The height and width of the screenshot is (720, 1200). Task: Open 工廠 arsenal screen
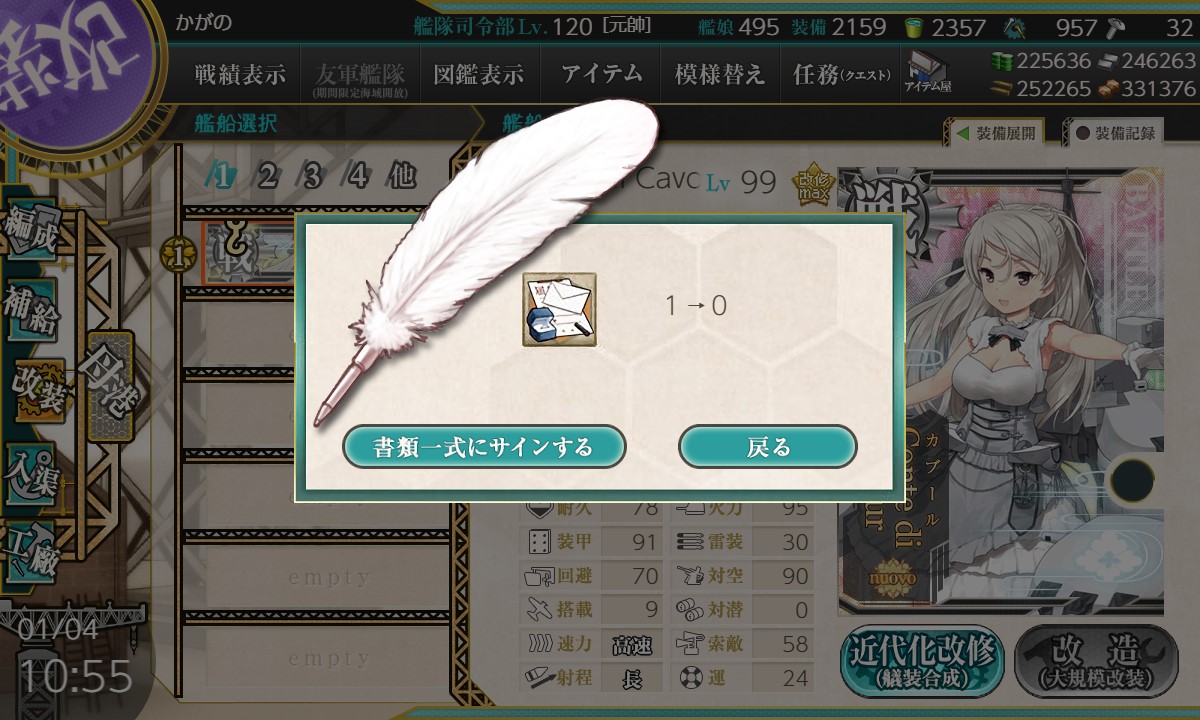tap(32, 543)
